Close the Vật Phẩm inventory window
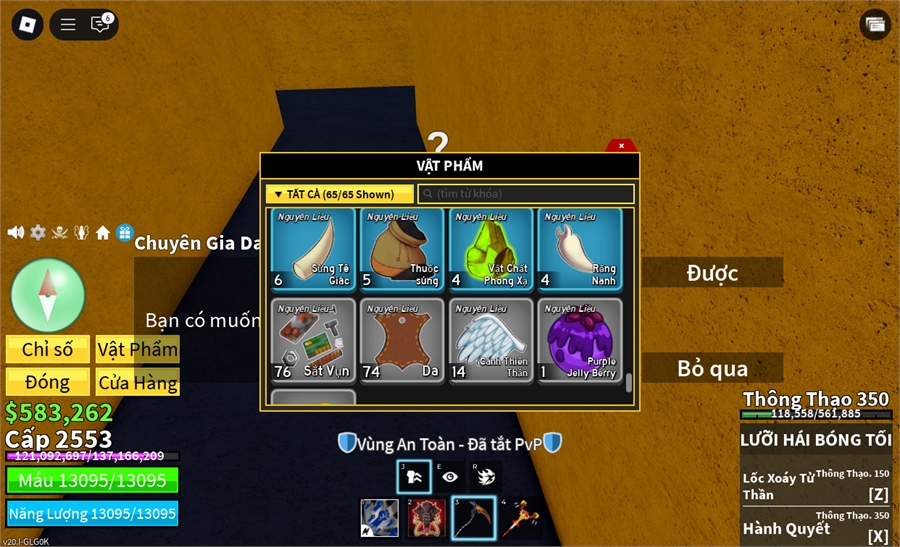The width and height of the screenshot is (900, 547). click(x=621, y=146)
